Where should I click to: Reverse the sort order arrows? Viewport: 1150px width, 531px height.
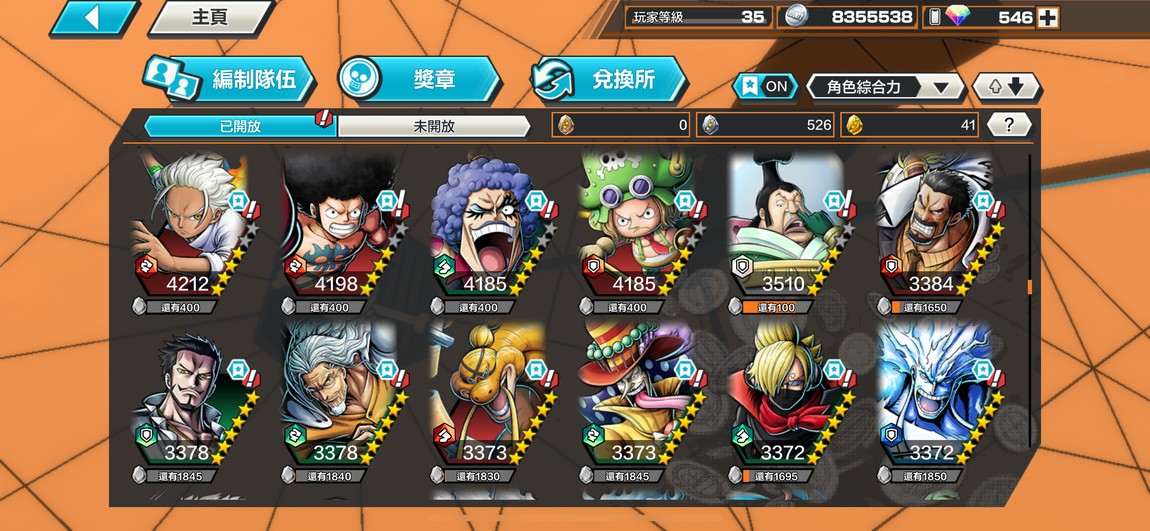point(1007,87)
